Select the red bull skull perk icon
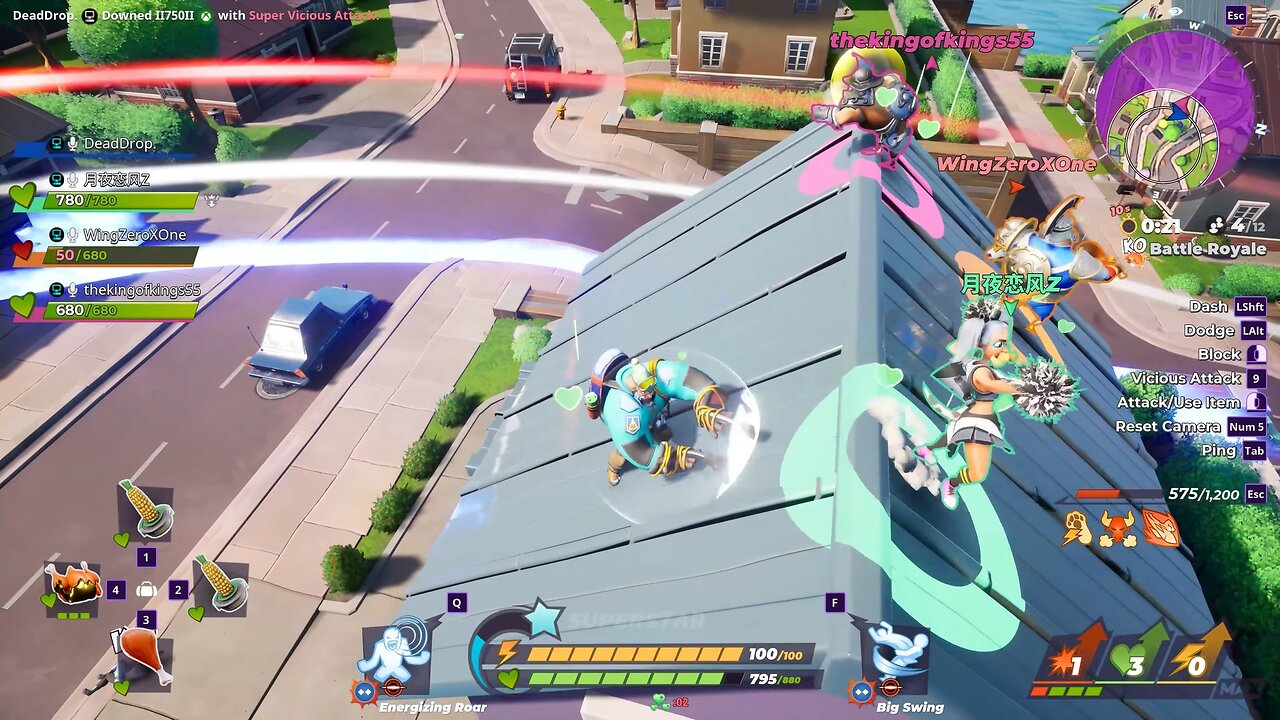 pos(1118,527)
